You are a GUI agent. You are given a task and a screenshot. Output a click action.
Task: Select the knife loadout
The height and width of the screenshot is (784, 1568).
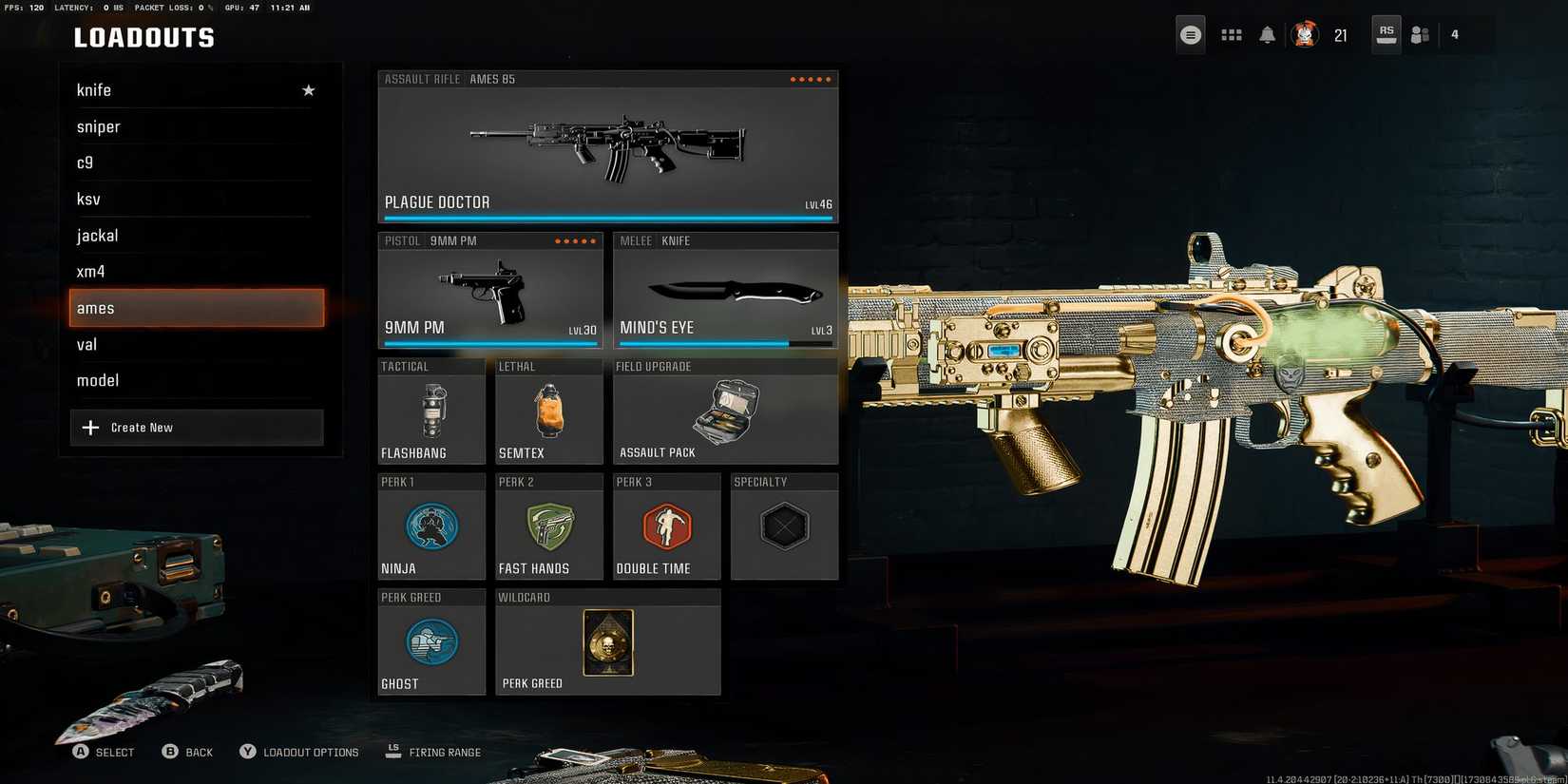(190, 90)
